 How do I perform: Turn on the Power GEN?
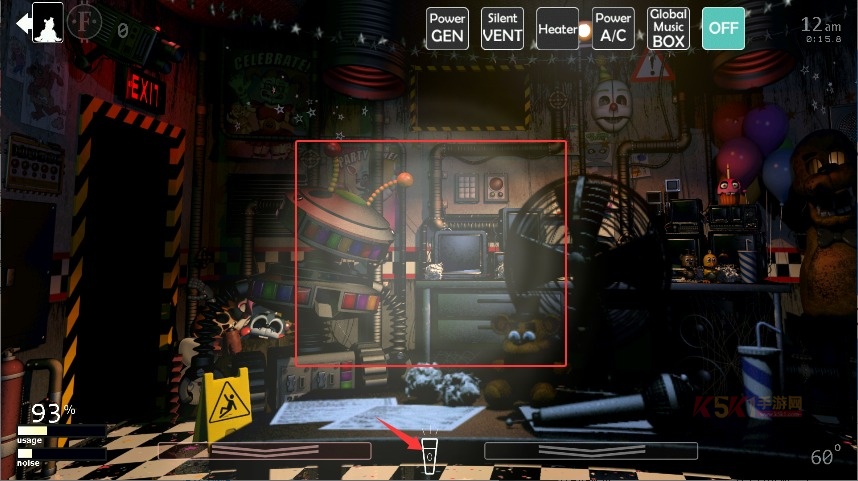(x=447, y=28)
